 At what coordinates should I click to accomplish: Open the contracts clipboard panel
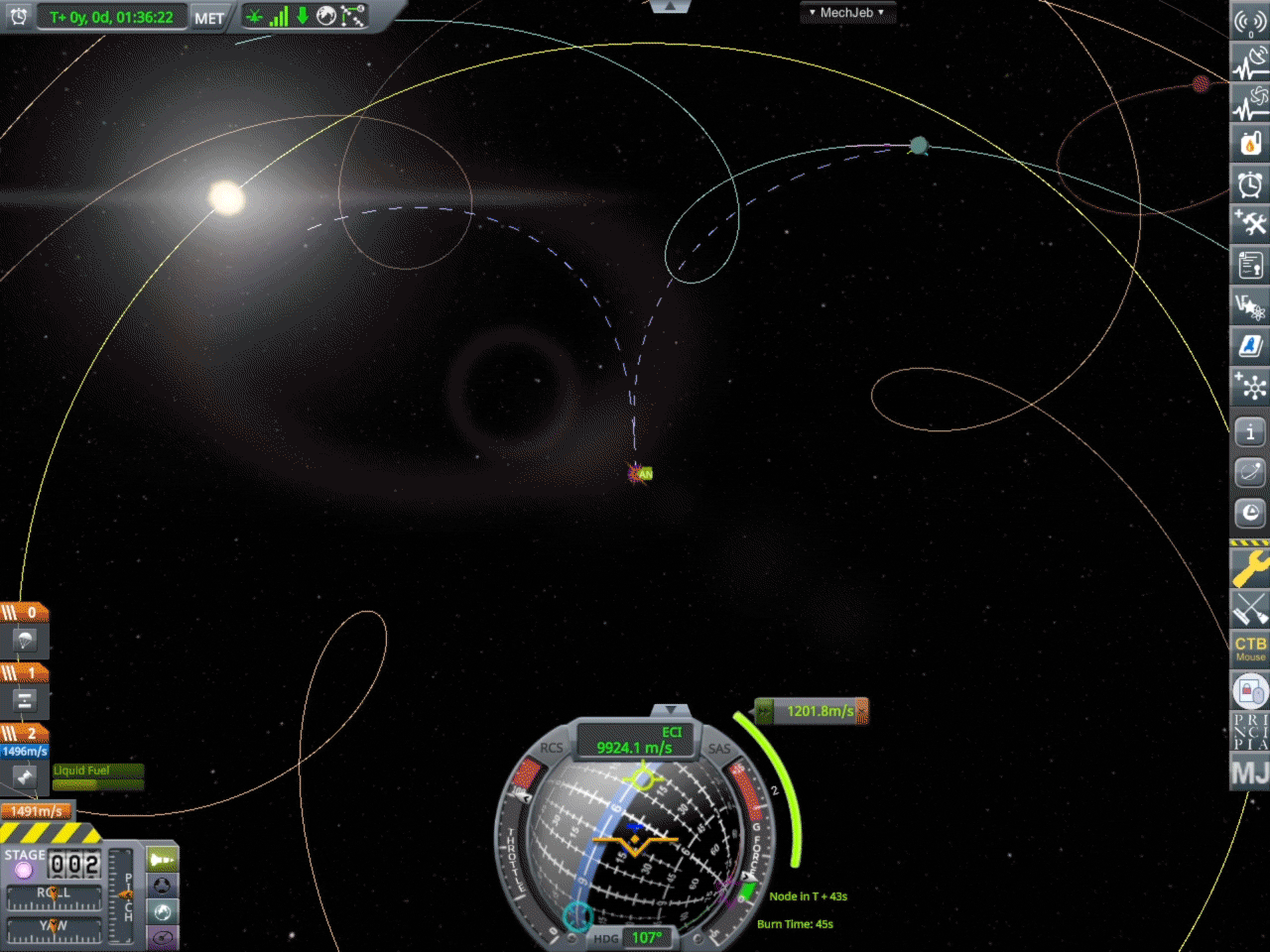(x=1249, y=265)
